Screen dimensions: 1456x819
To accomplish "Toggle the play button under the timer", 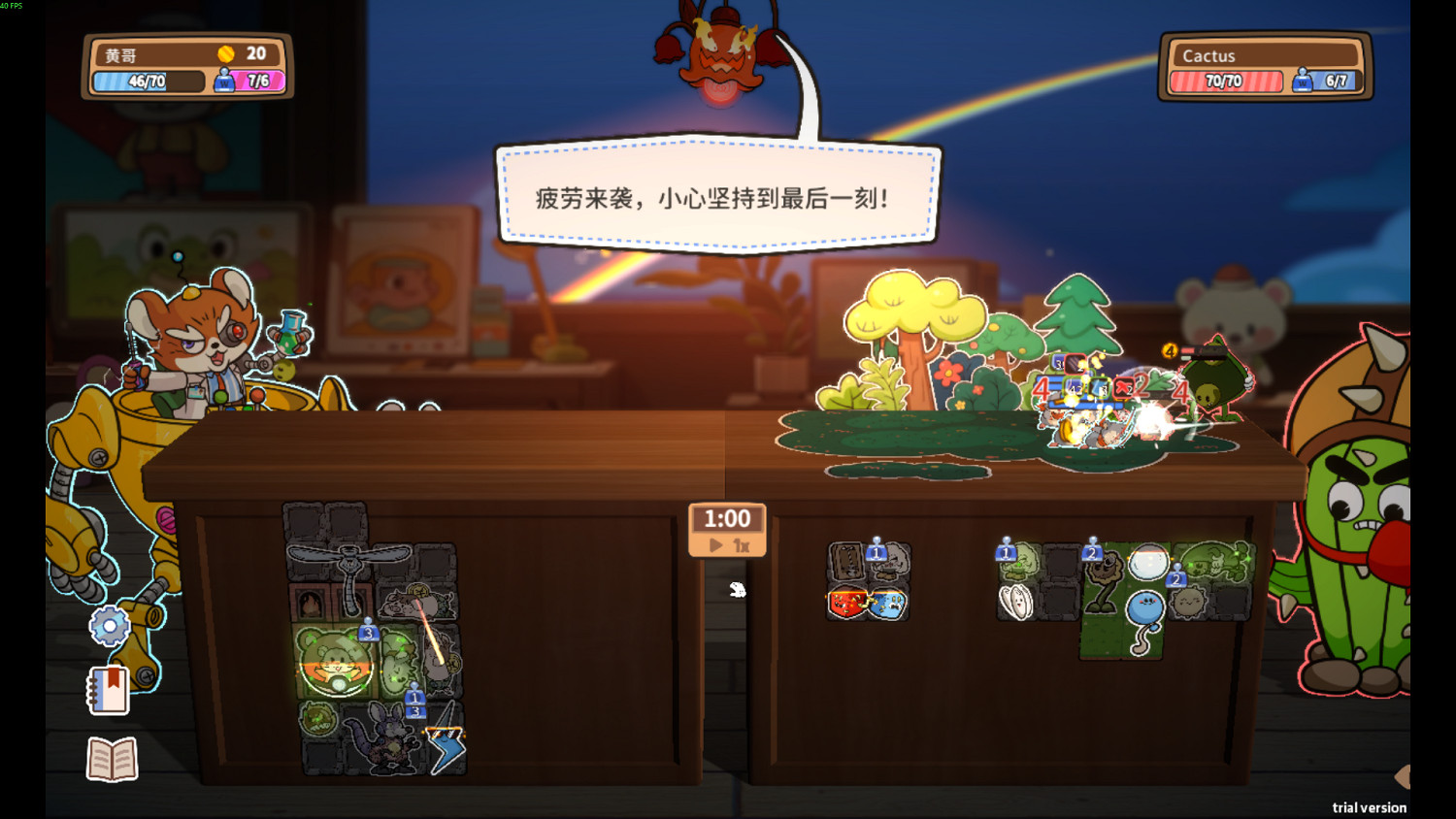I will [x=714, y=545].
